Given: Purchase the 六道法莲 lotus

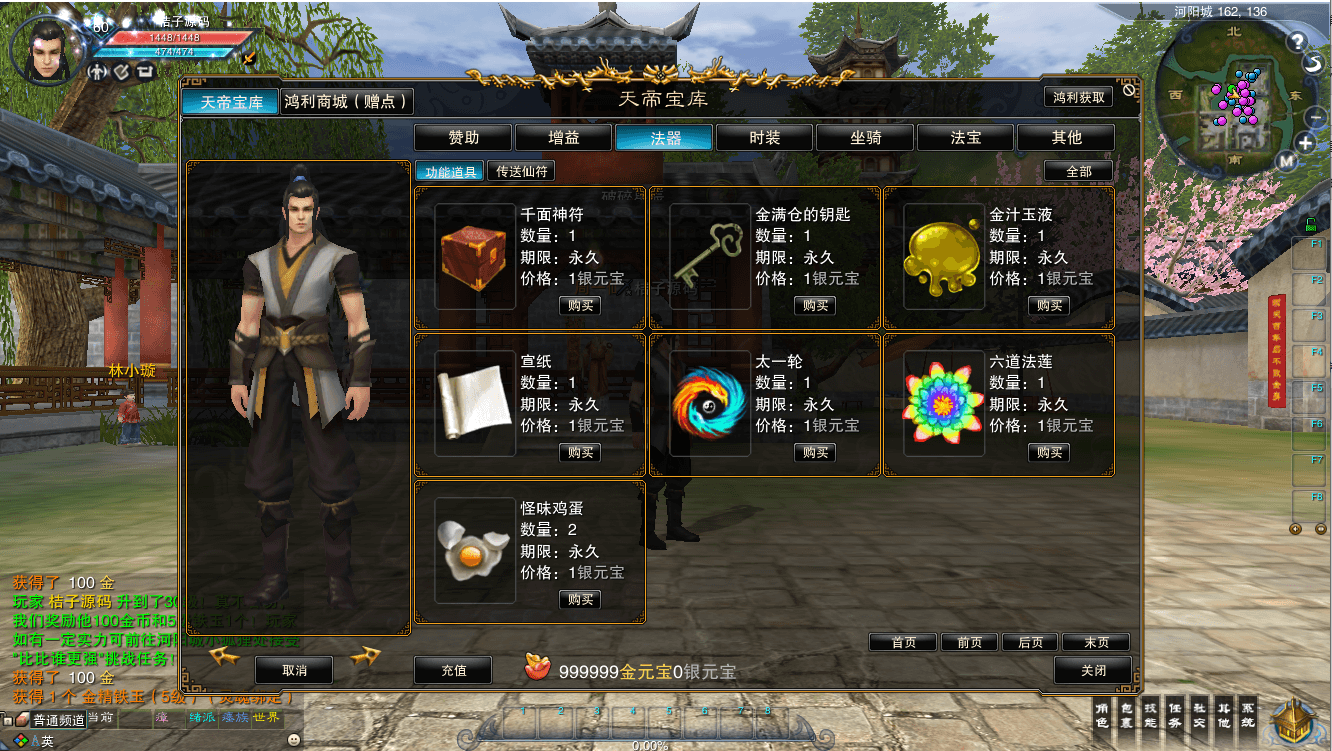Looking at the screenshot, I should [x=1049, y=453].
